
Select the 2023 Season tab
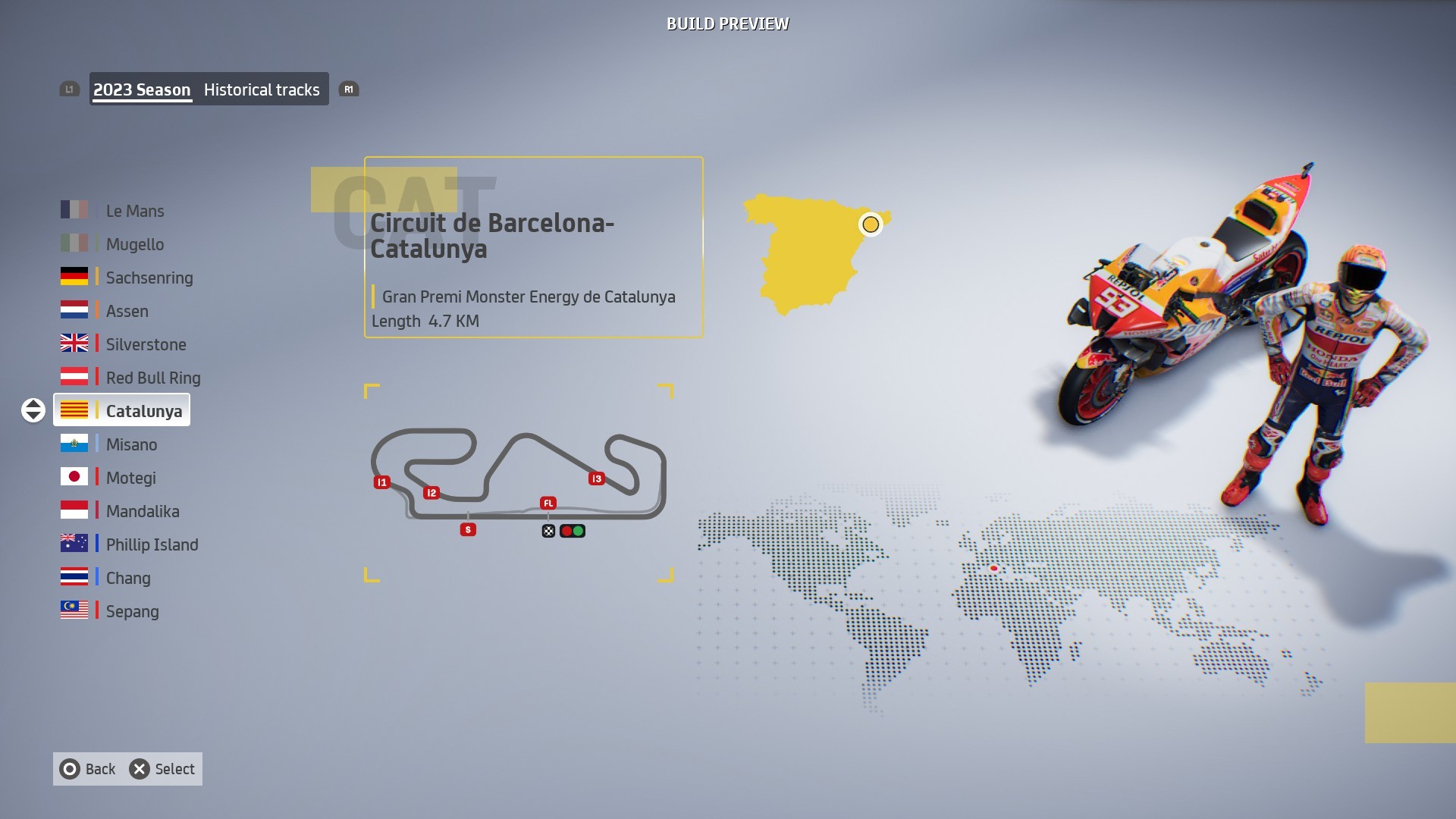[142, 89]
